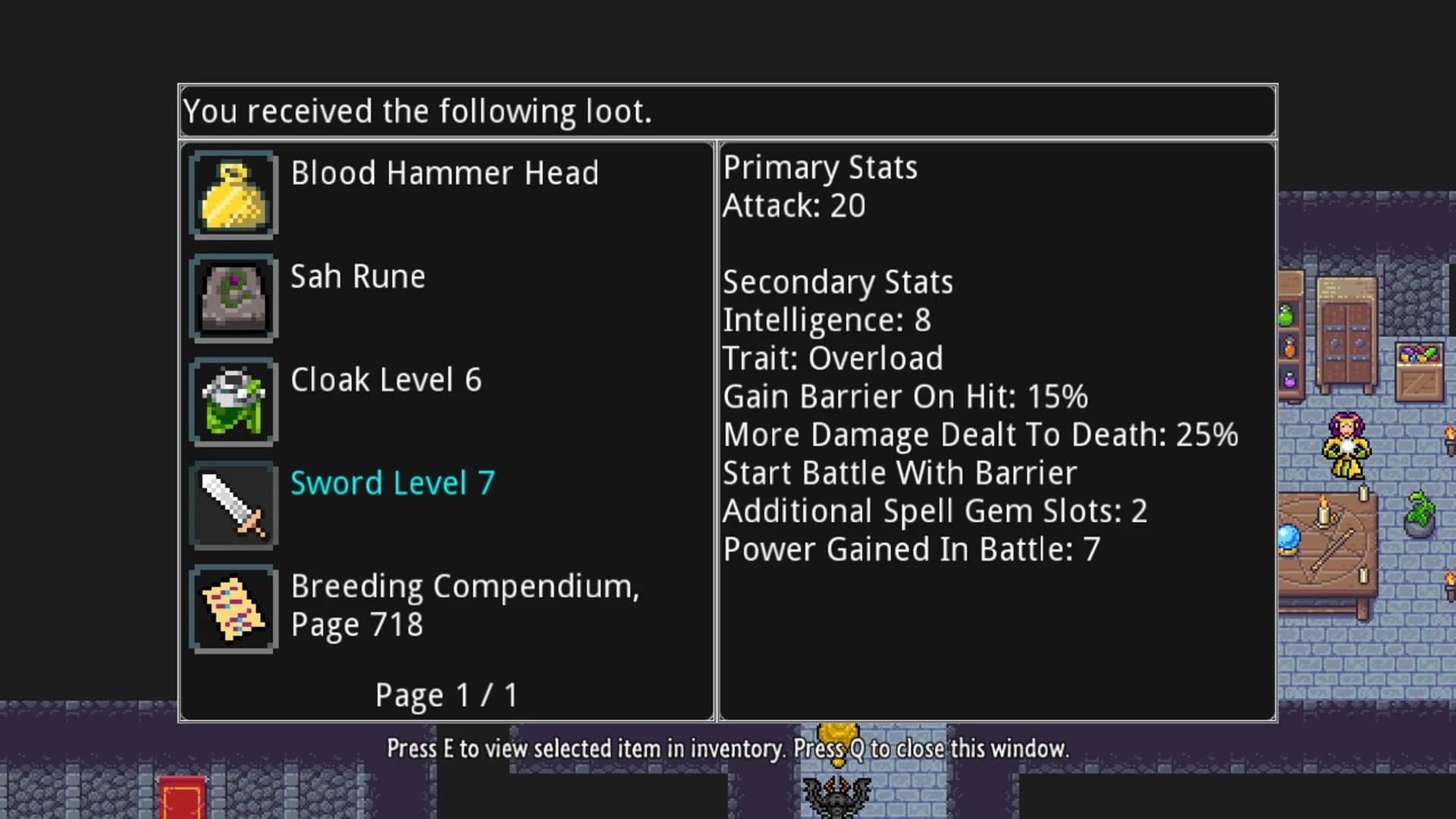
Task: Select the Attack: 20 stat entry
Action: point(793,206)
